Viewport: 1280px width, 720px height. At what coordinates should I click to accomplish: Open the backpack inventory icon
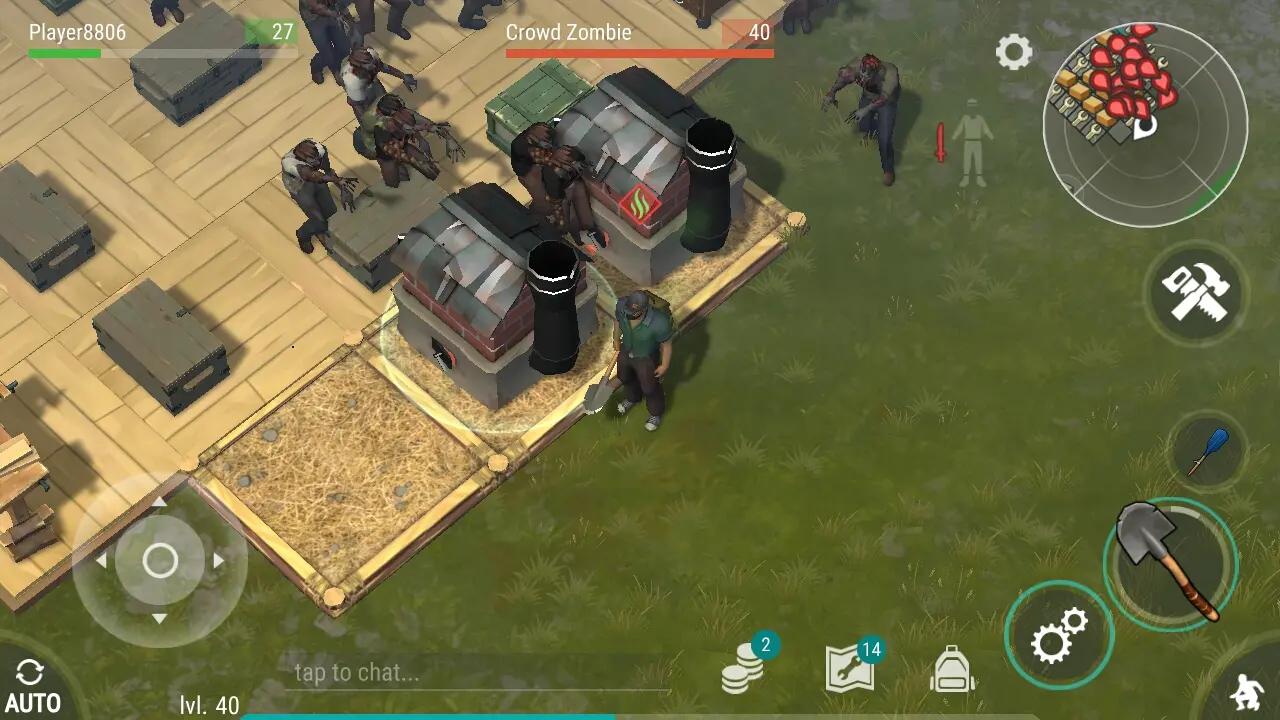(952, 669)
